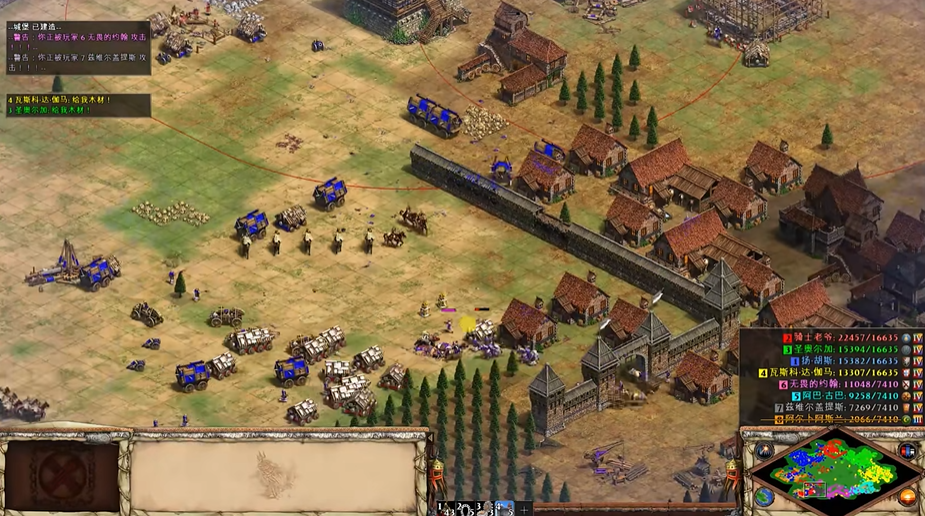Click the orange round button beside the minimap
Viewport: 925px width, 516px height.
tap(908, 496)
